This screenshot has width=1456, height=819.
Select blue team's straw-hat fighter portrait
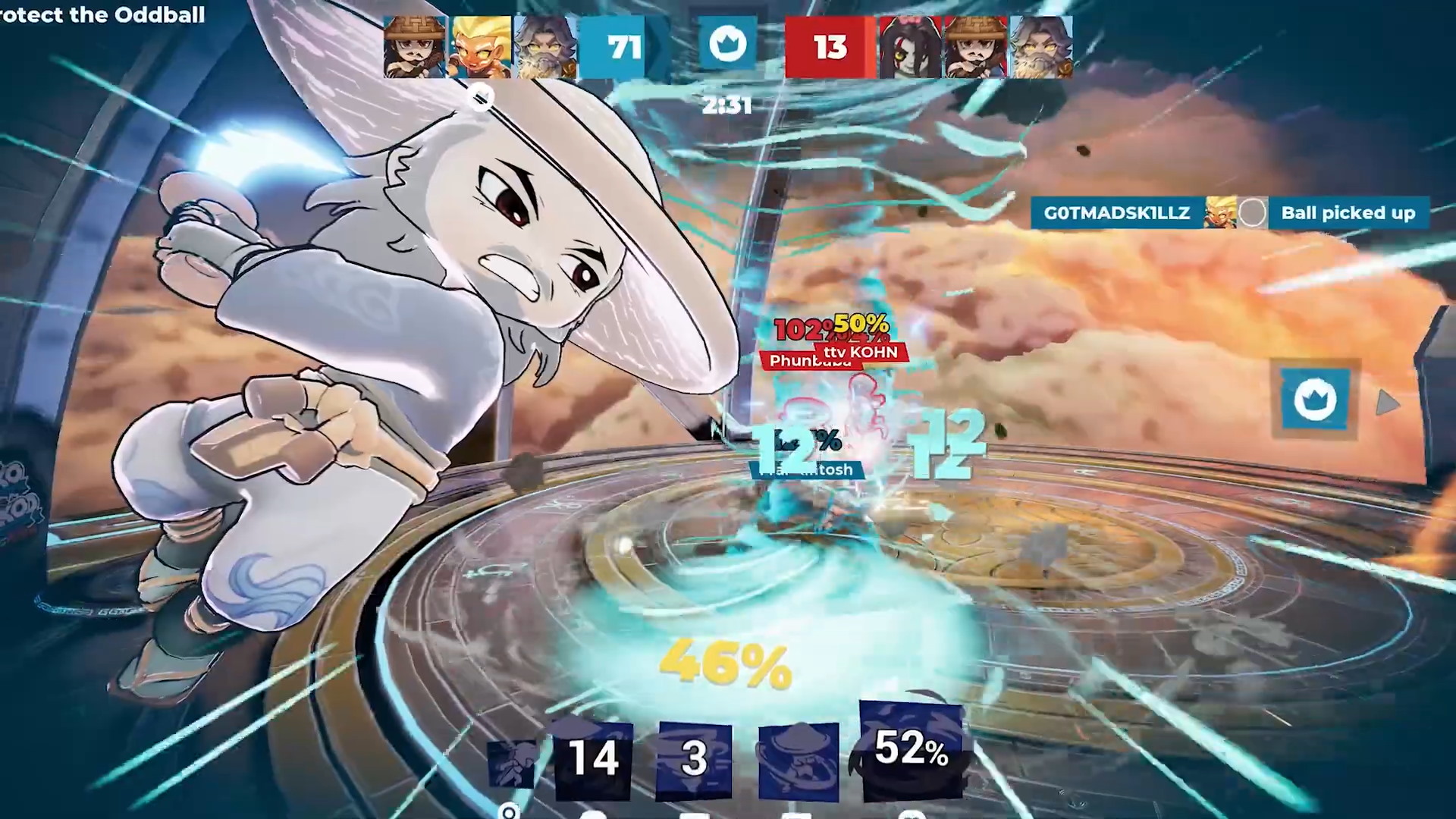[x=414, y=47]
